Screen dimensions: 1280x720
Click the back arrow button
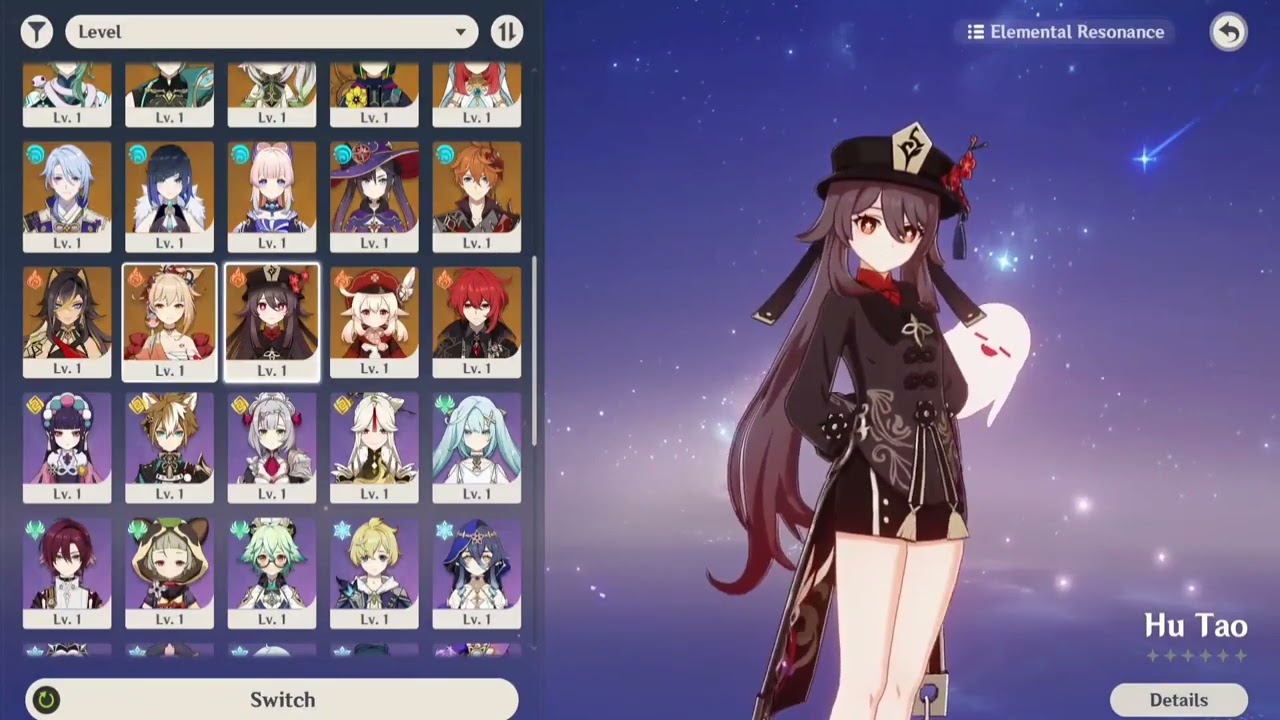pos(1228,32)
